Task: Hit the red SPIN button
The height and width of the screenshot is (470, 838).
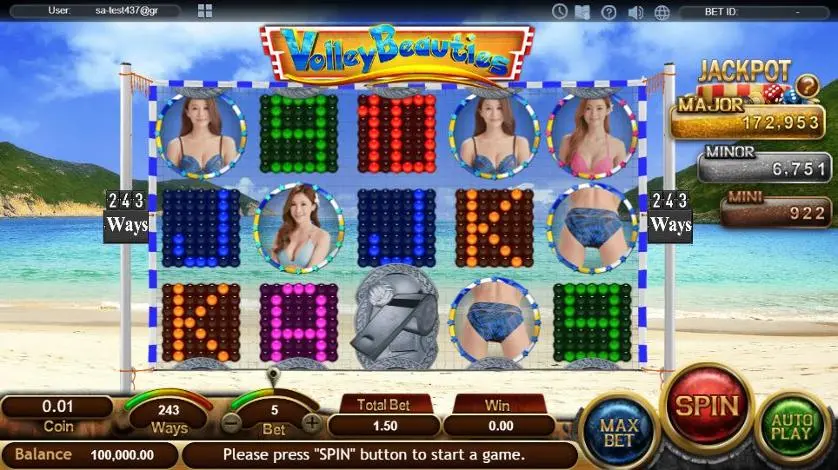Action: tap(708, 407)
